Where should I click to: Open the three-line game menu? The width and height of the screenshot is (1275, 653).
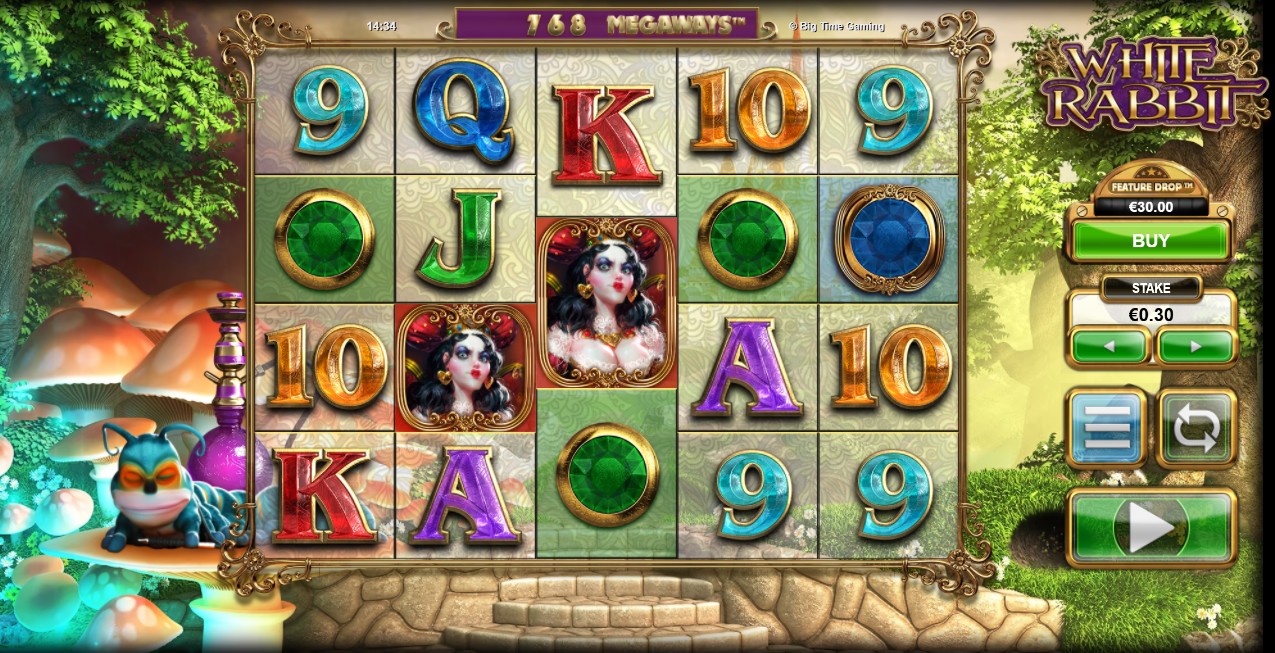coord(1107,428)
